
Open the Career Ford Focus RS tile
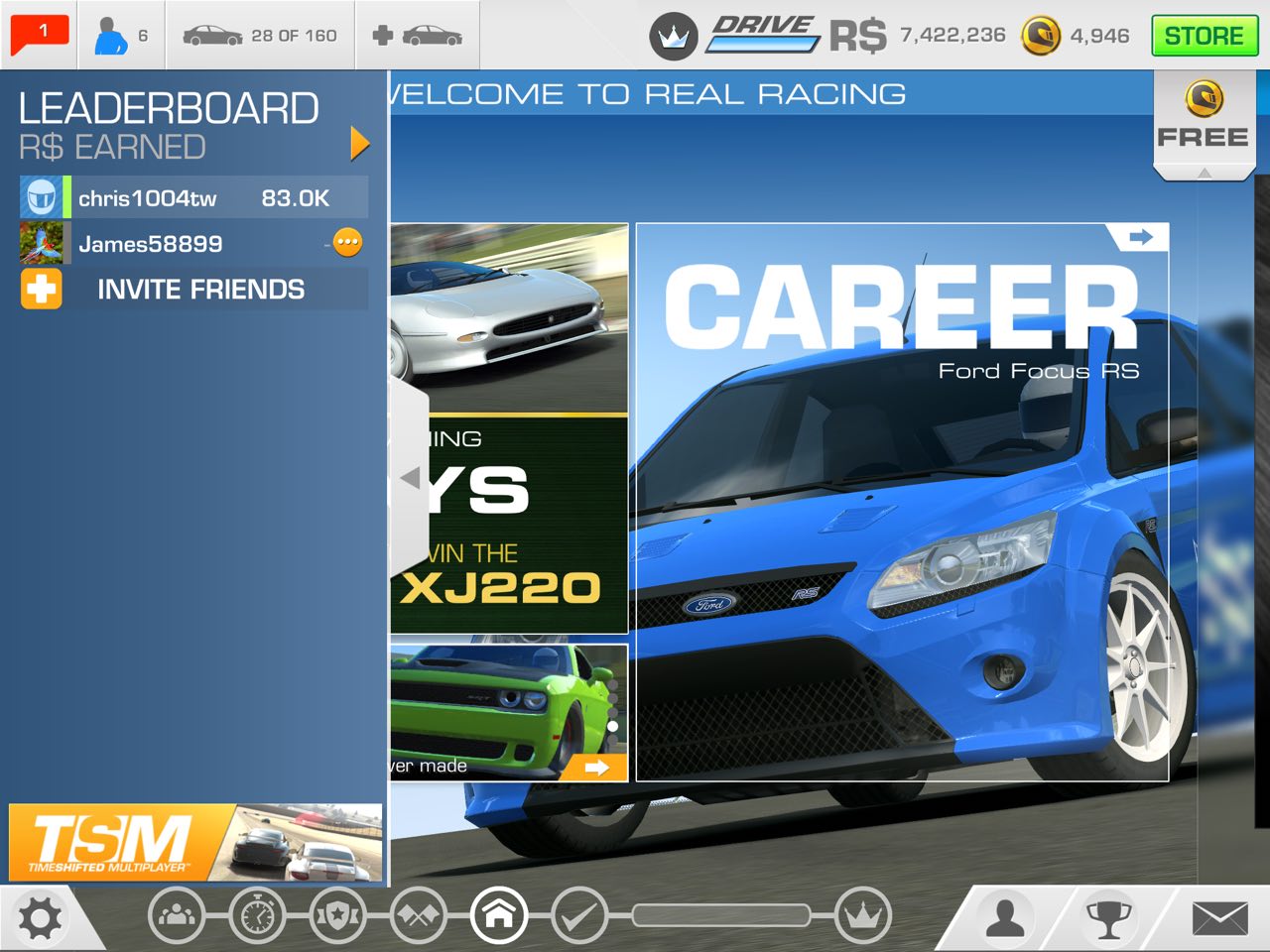point(901,501)
